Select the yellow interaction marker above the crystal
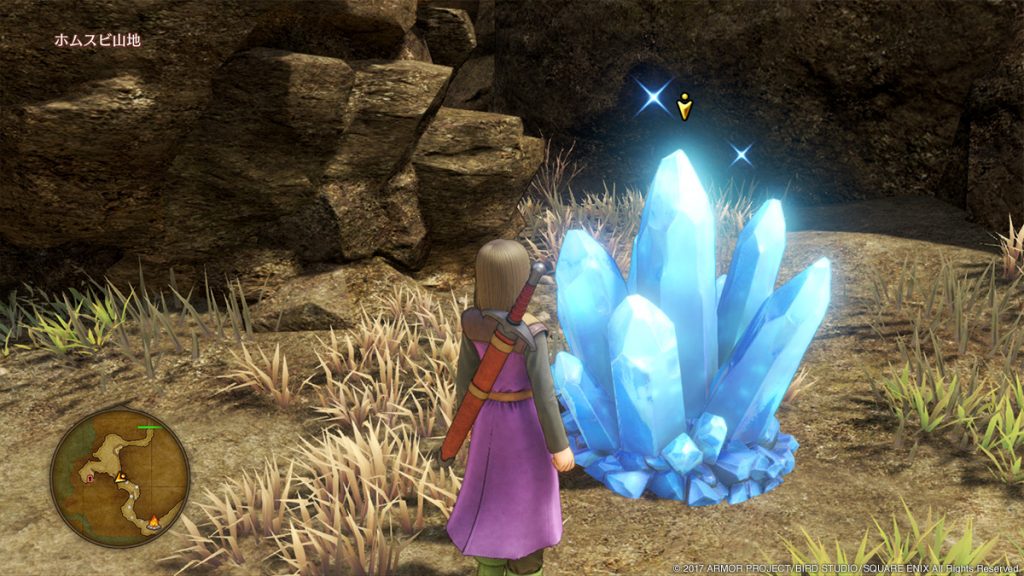This screenshot has width=1024, height=576. point(684,105)
